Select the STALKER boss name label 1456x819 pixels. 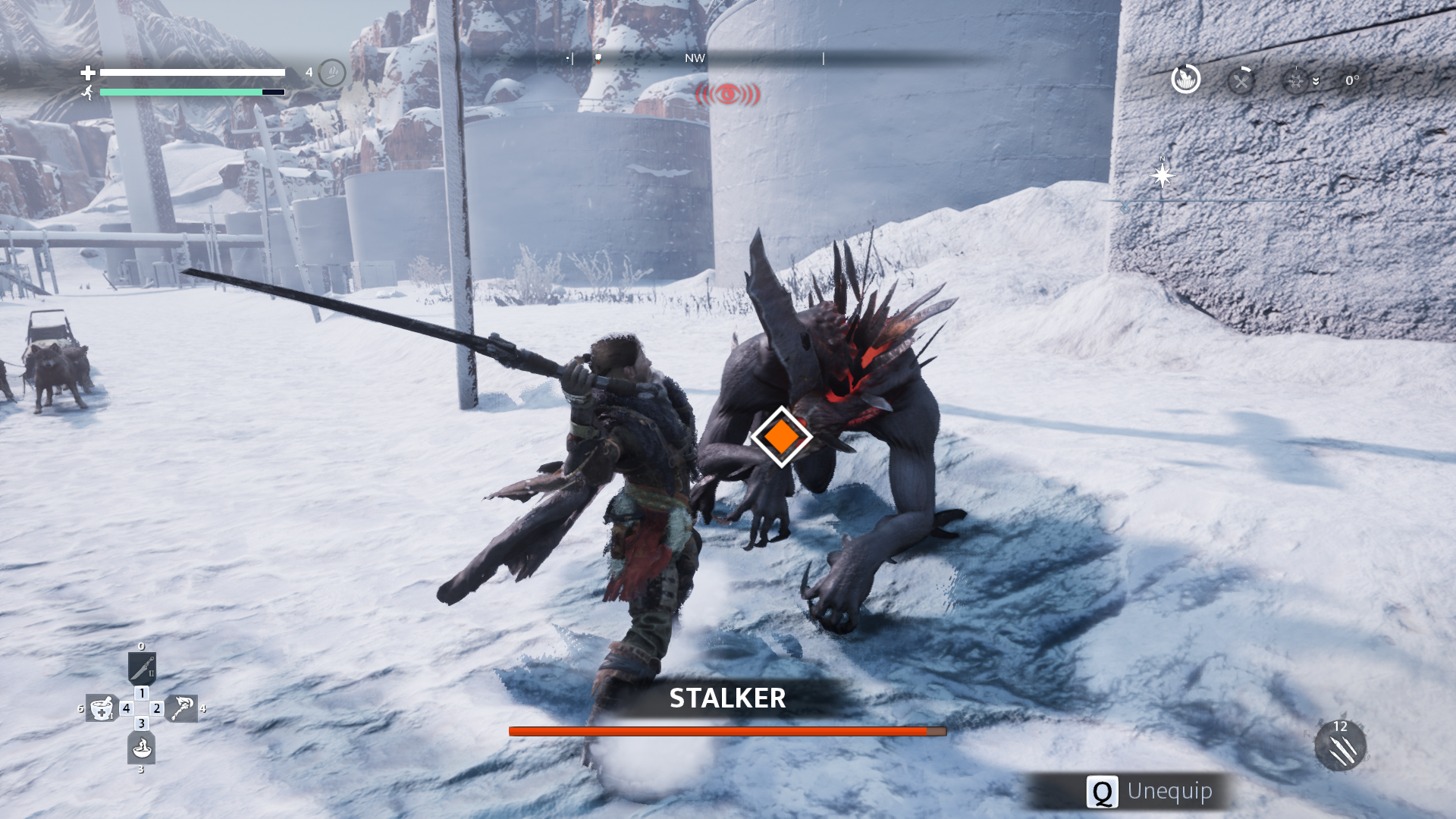[728, 699]
